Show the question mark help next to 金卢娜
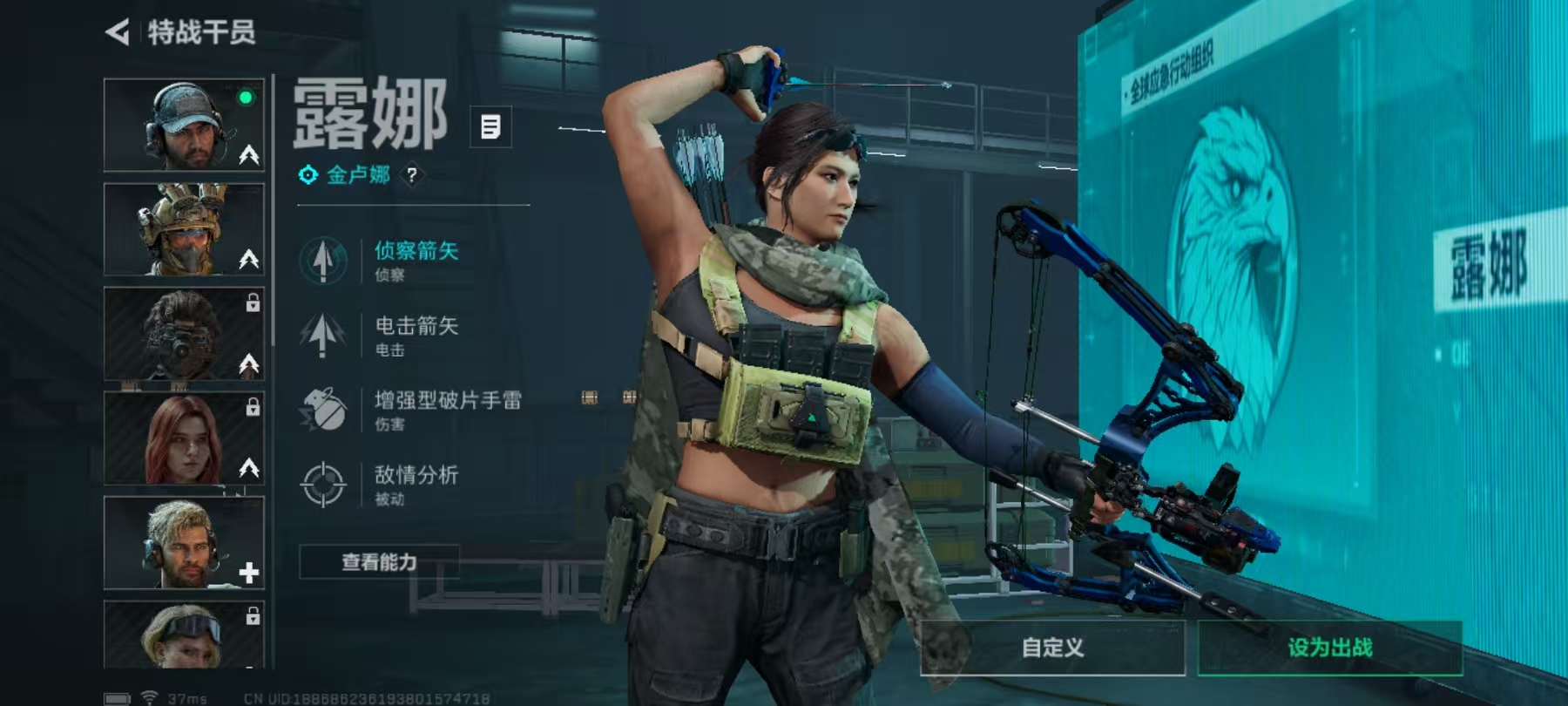The image size is (1568, 706). (x=412, y=175)
